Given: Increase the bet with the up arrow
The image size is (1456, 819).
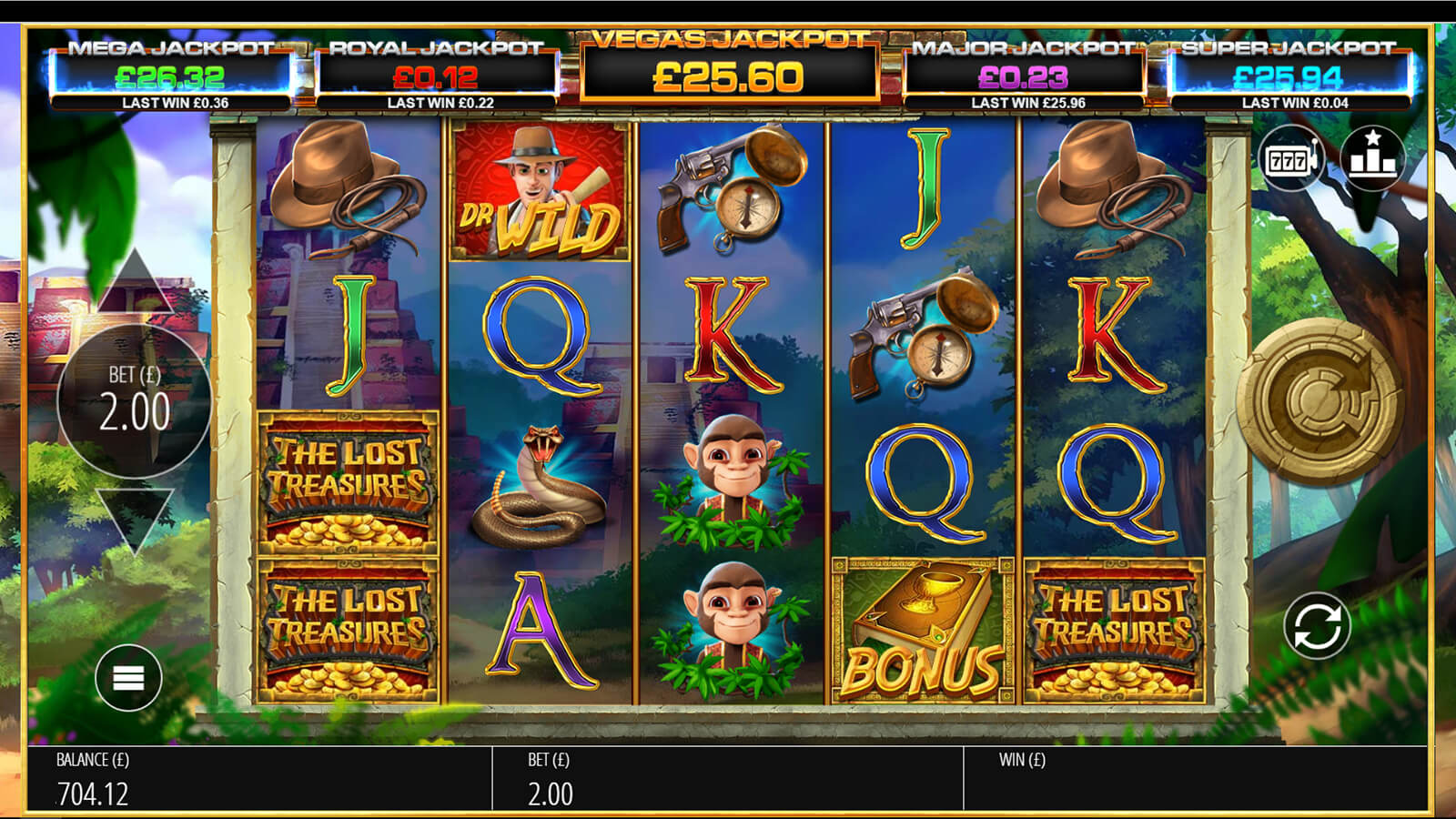Looking at the screenshot, I should 135,280.
